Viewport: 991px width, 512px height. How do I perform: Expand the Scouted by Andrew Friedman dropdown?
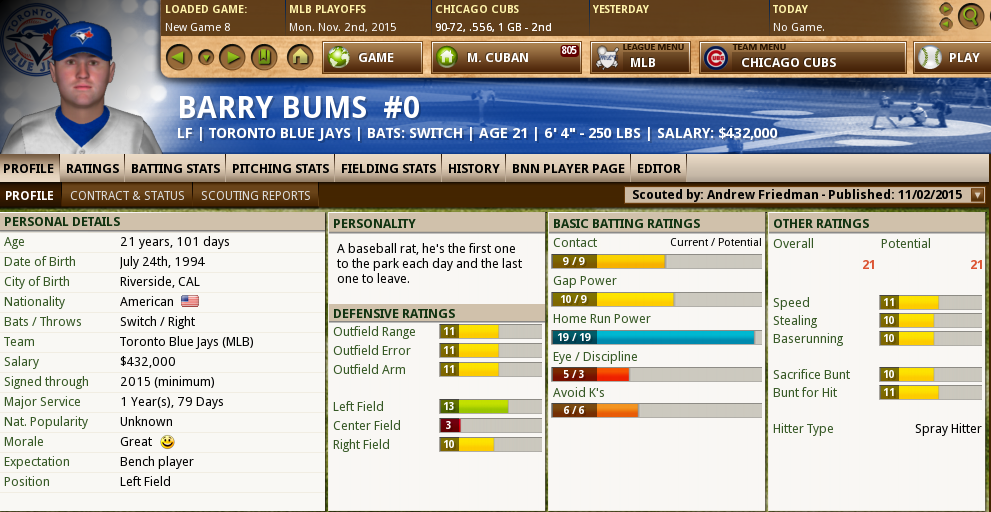tap(977, 195)
